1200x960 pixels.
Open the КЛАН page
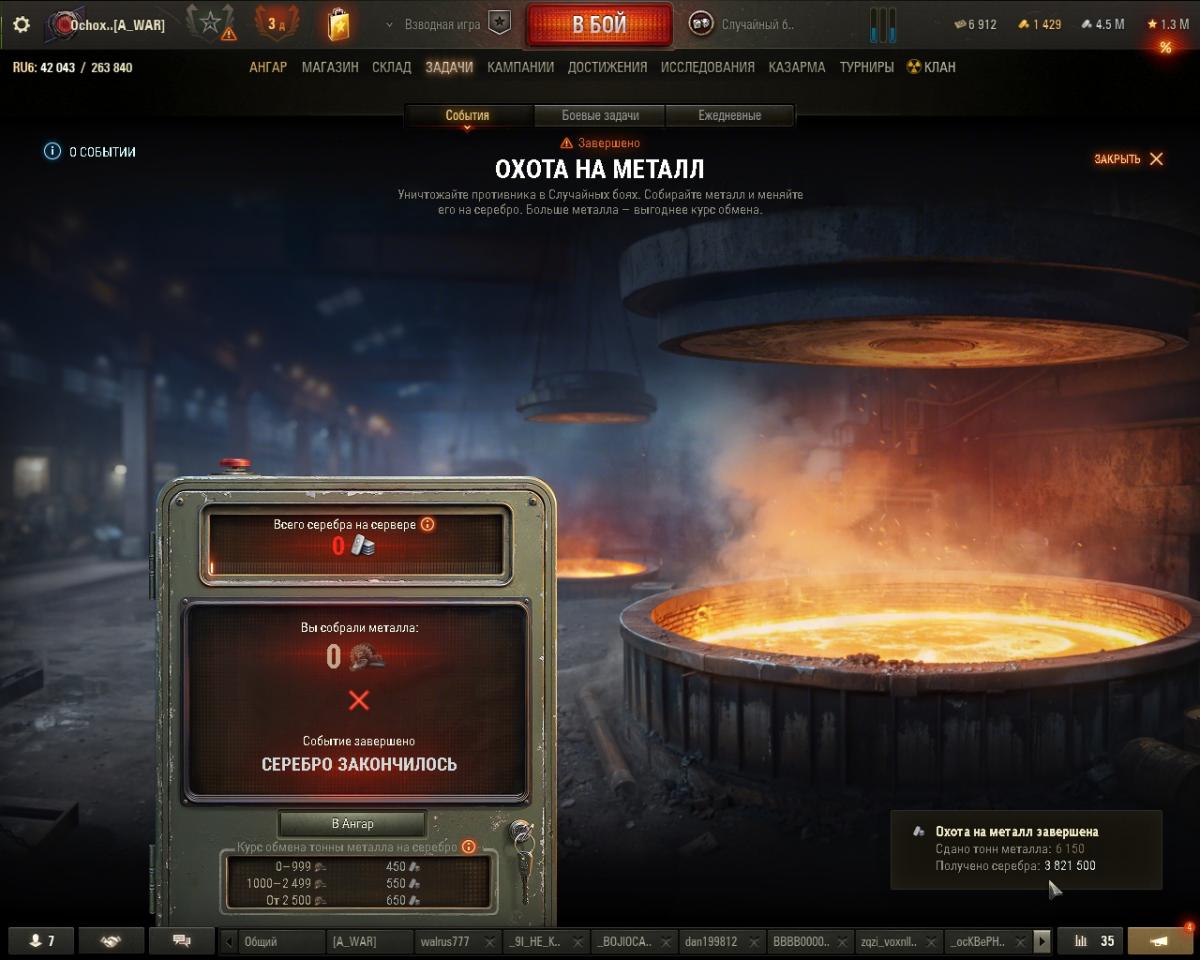(931, 67)
